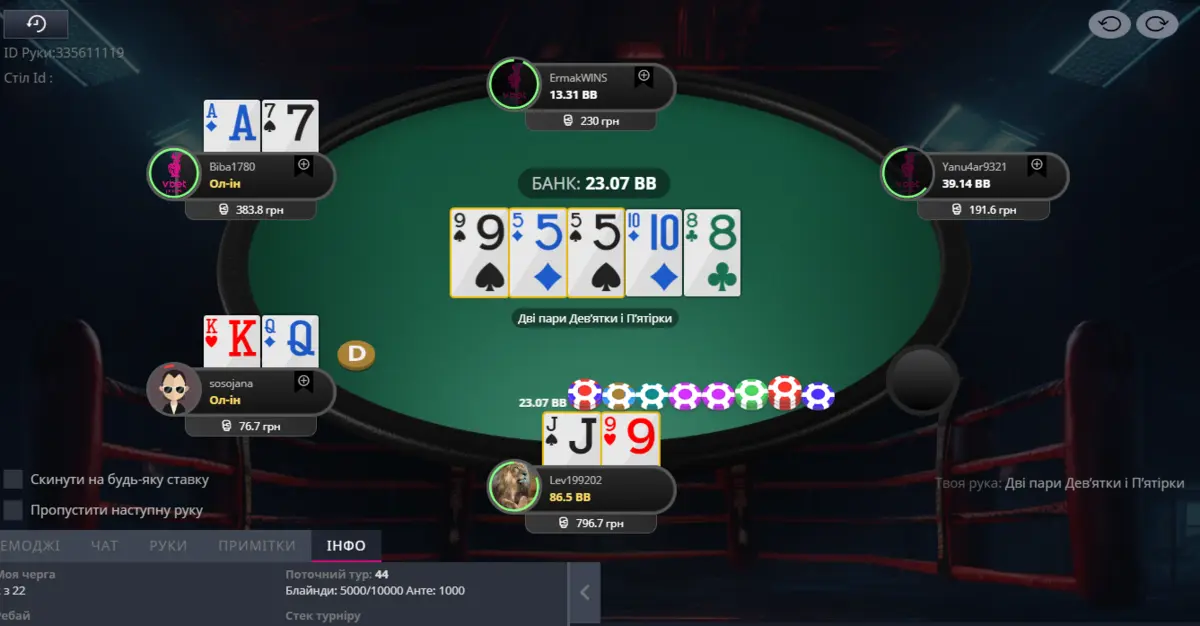Image resolution: width=1200 pixels, height=626 pixels.
Task: Collapse the info panel with the arrow
Action: click(x=585, y=593)
